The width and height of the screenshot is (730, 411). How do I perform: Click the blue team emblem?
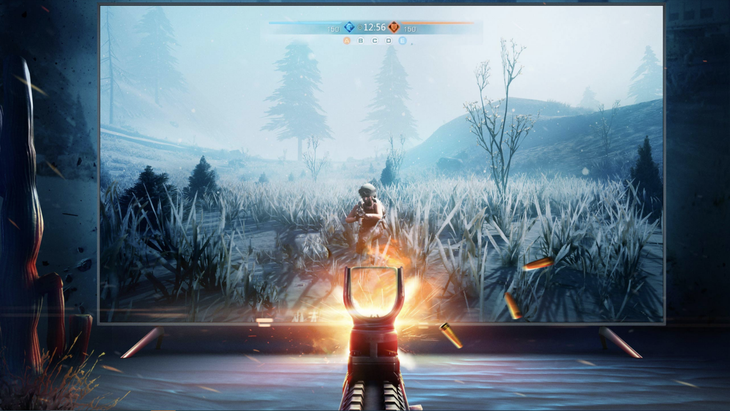(349, 27)
